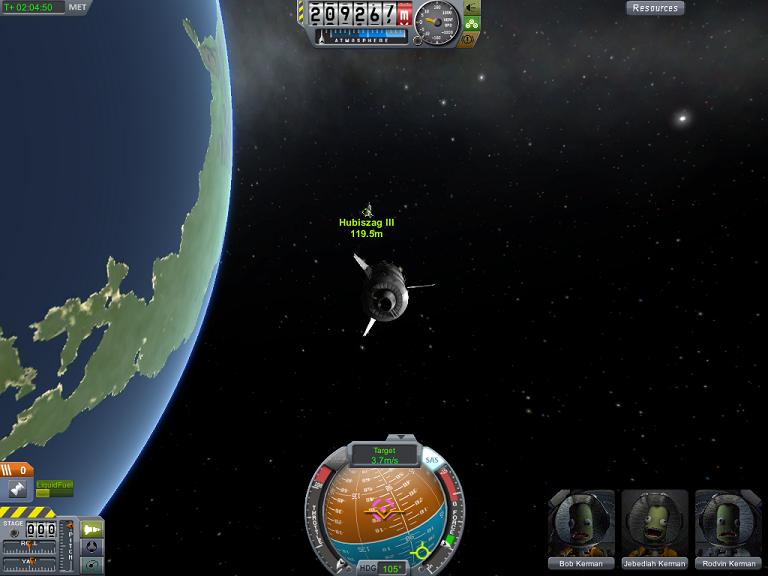Open the Resources panel
The width and height of the screenshot is (768, 576).
coord(655,8)
